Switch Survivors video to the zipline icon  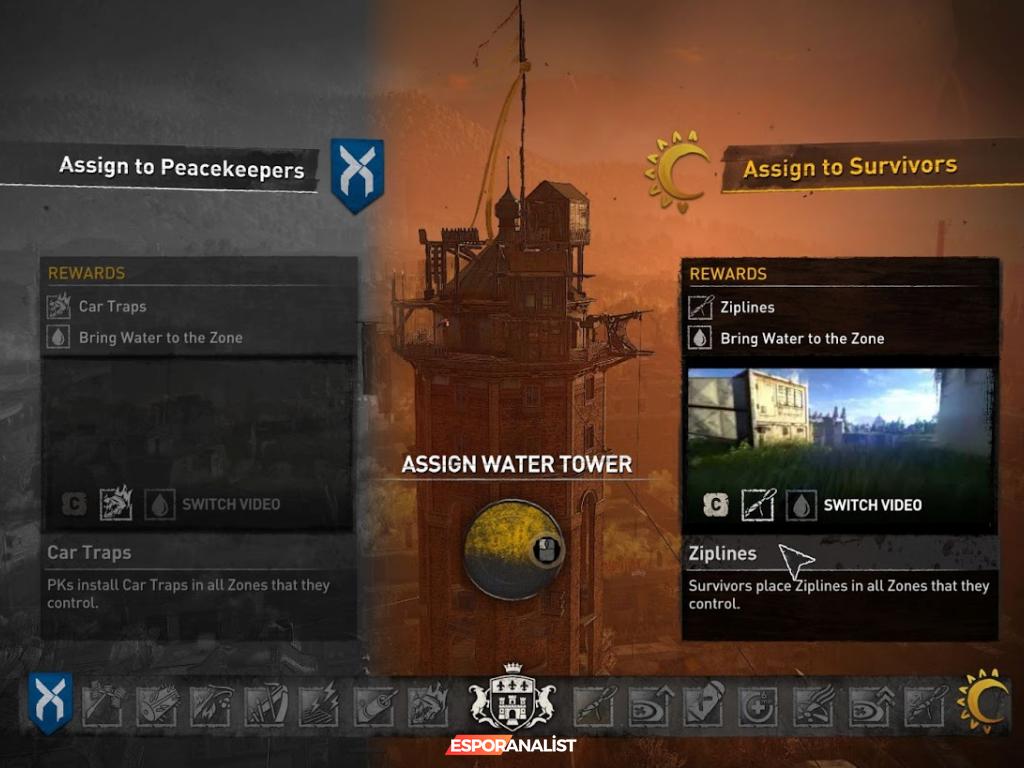tap(758, 505)
